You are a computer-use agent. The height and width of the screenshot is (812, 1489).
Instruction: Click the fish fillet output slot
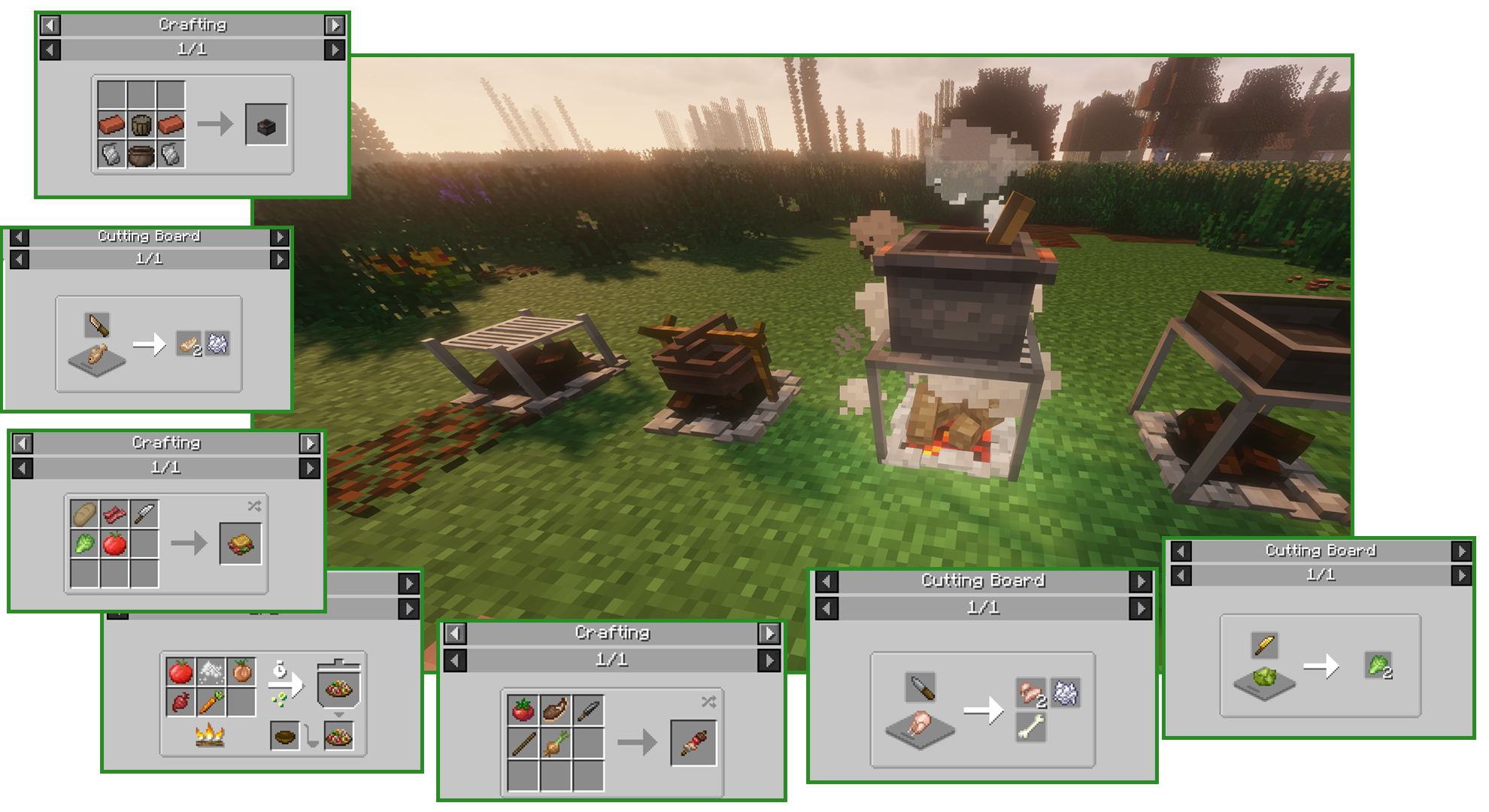189,344
